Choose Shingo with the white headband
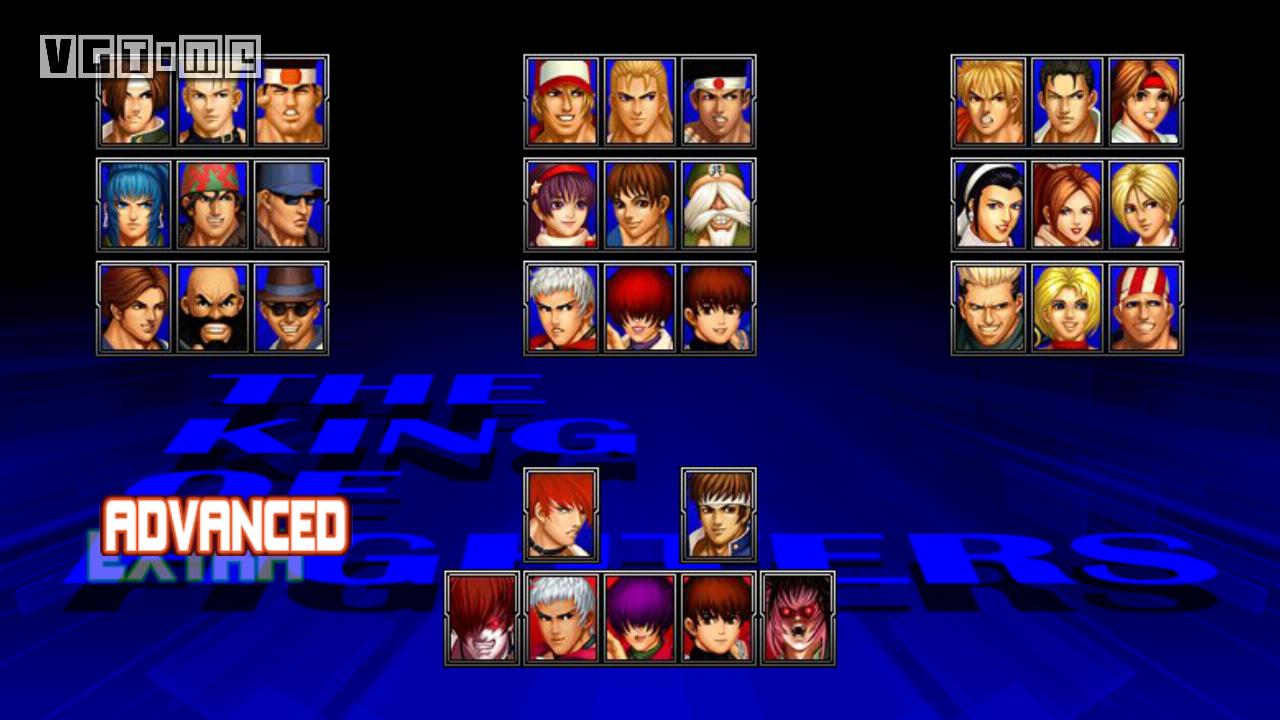1280x720 pixels. [718, 515]
